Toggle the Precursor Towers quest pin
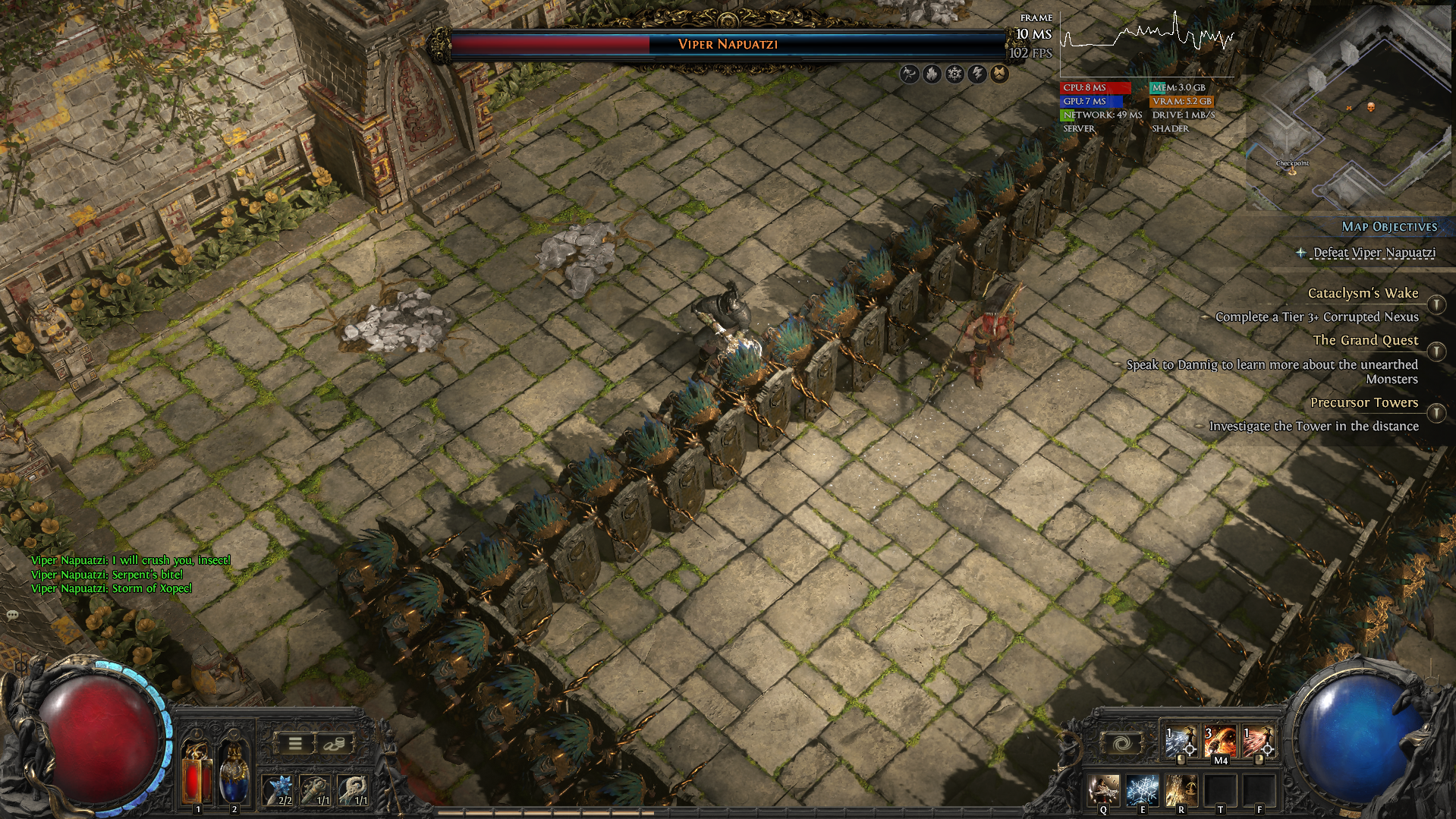This screenshot has width=1456, height=819. [x=1436, y=413]
